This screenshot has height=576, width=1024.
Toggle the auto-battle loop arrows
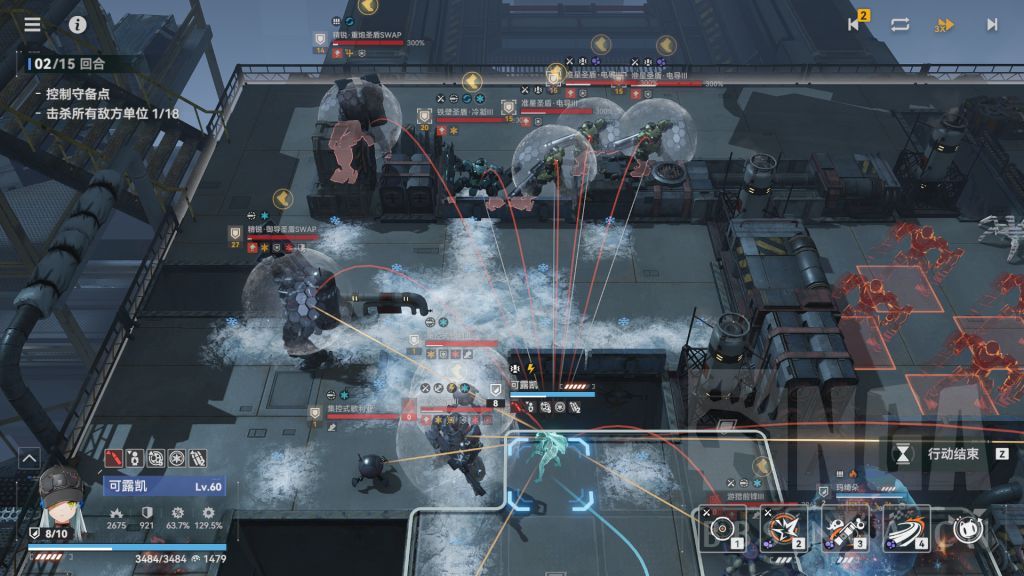coord(900,25)
